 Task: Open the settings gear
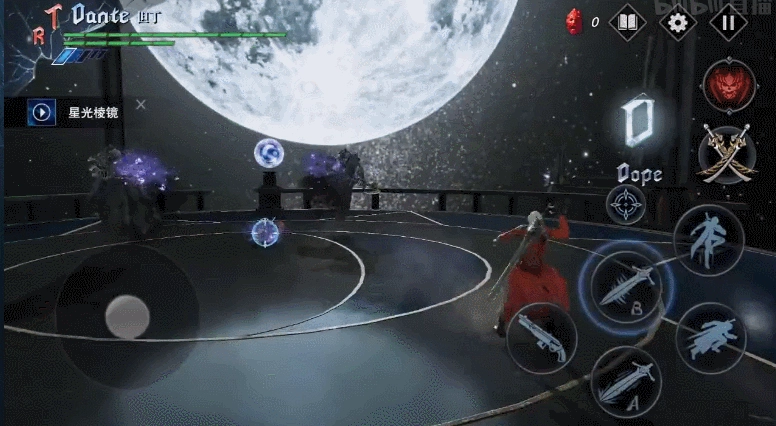[678, 22]
